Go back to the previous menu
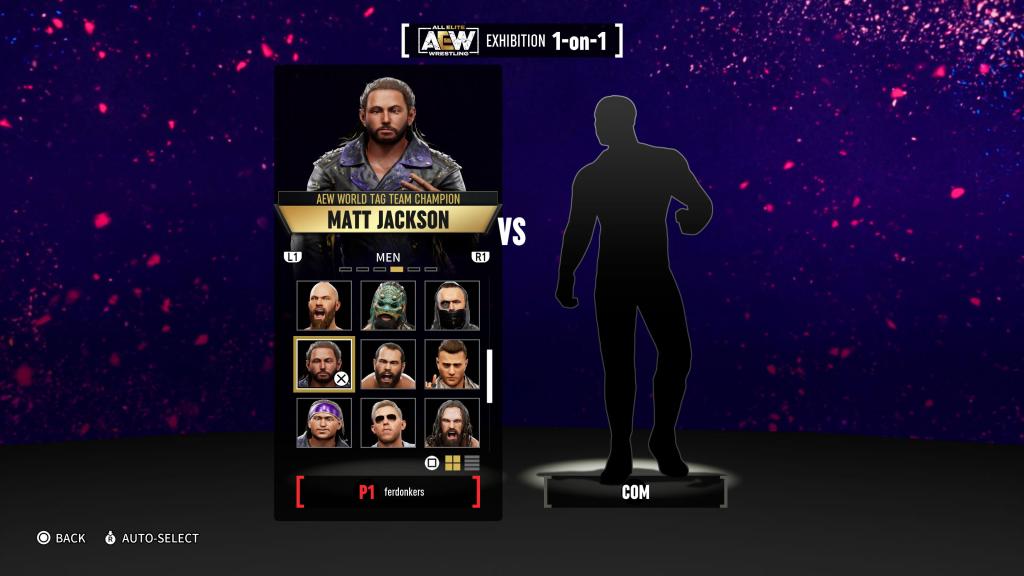The width and height of the screenshot is (1024, 576). tap(61, 538)
